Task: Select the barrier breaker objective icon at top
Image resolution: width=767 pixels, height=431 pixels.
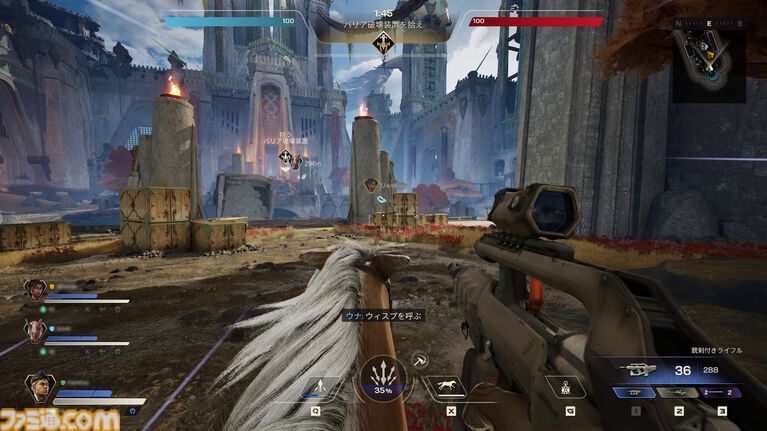Action: 383,44
